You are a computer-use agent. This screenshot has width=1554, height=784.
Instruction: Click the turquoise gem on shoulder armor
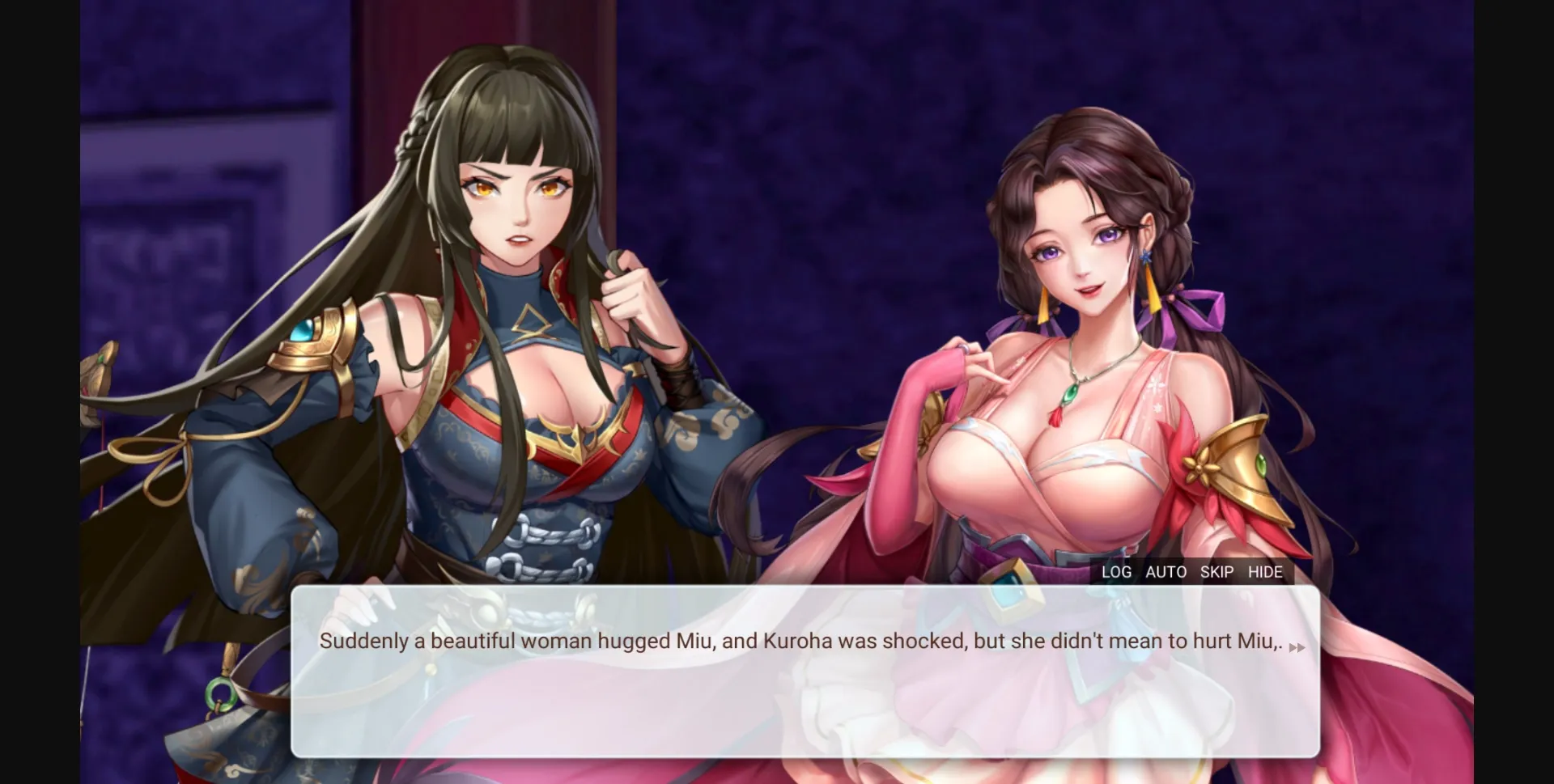(303, 329)
